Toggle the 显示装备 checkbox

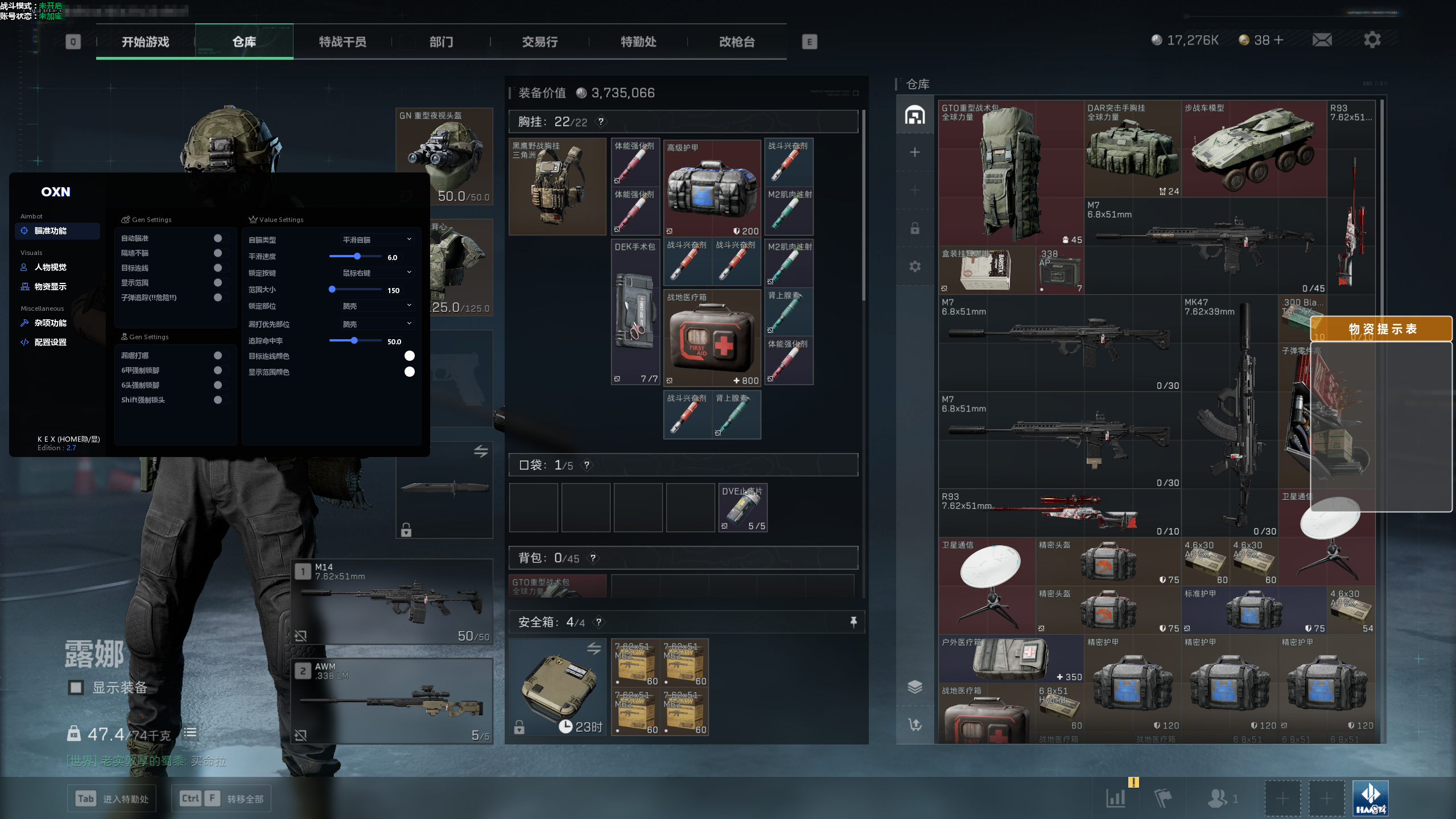76,688
